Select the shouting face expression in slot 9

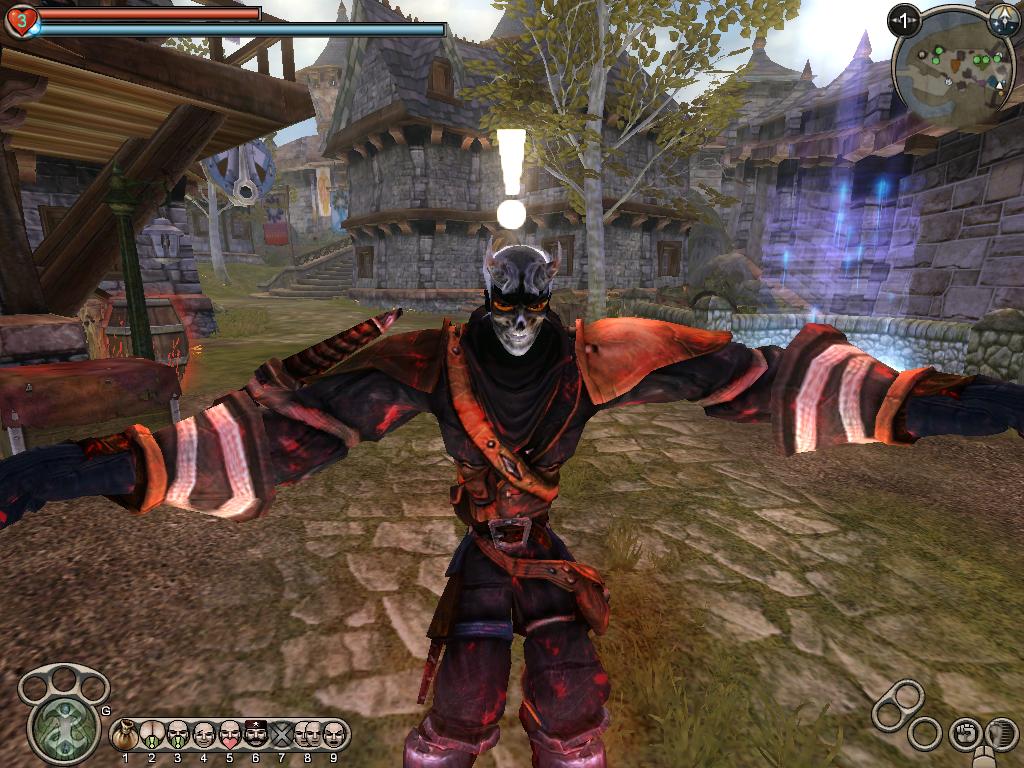tap(334, 736)
